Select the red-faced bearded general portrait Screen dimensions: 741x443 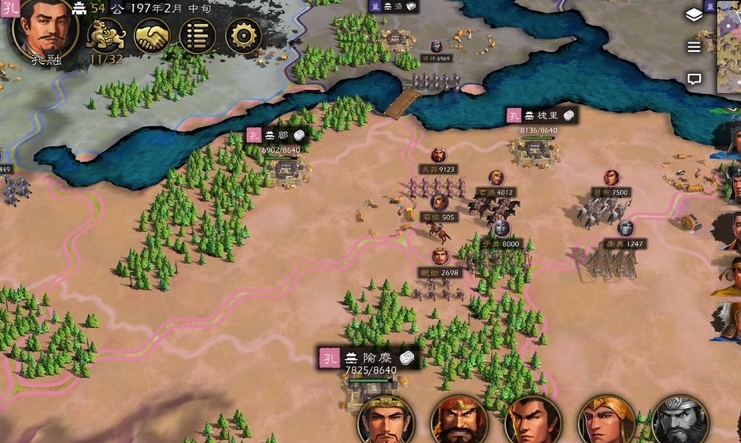coord(458,420)
